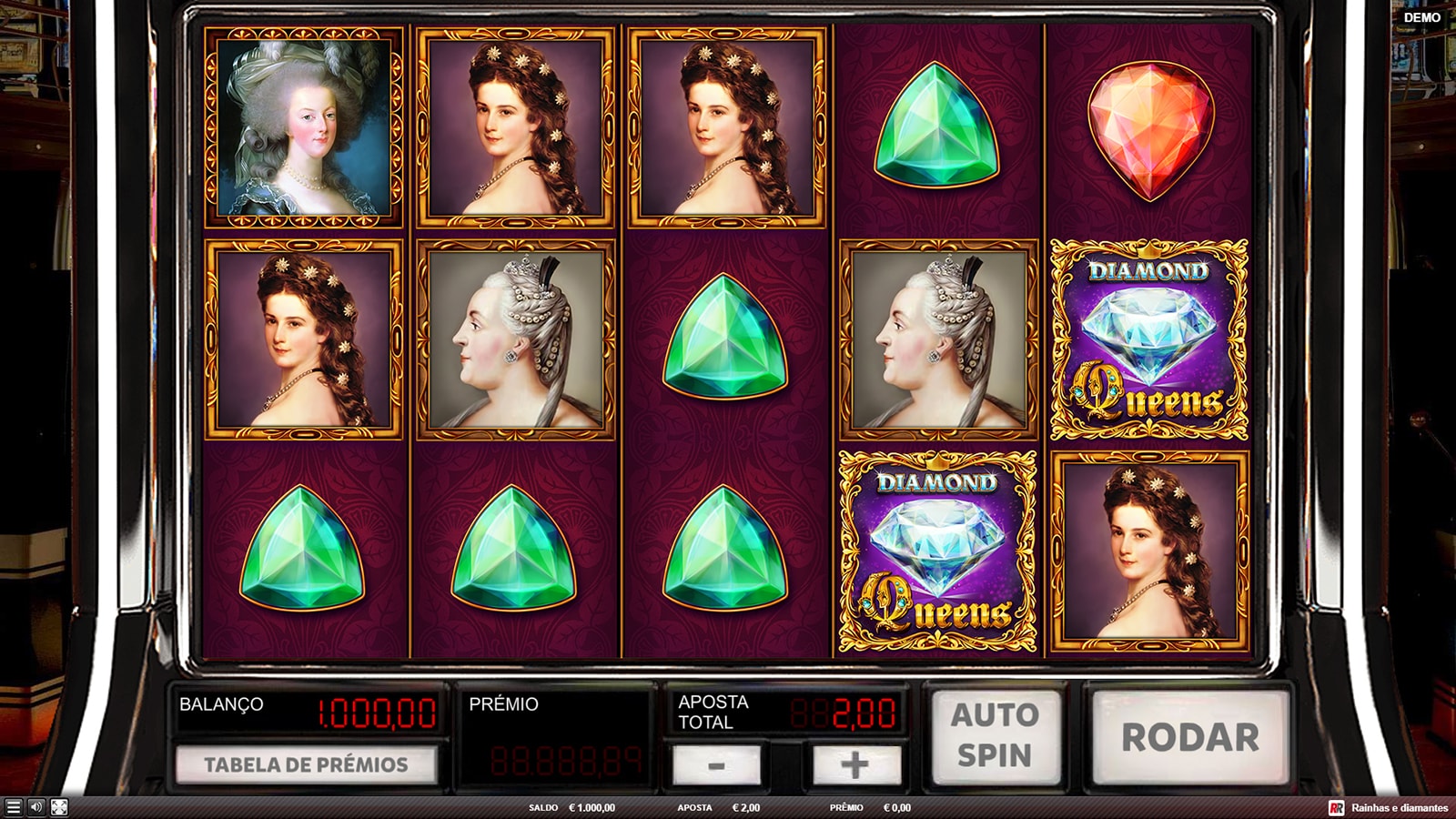Activate the AUTO SPIN button
1456x819 pixels.
995,736
